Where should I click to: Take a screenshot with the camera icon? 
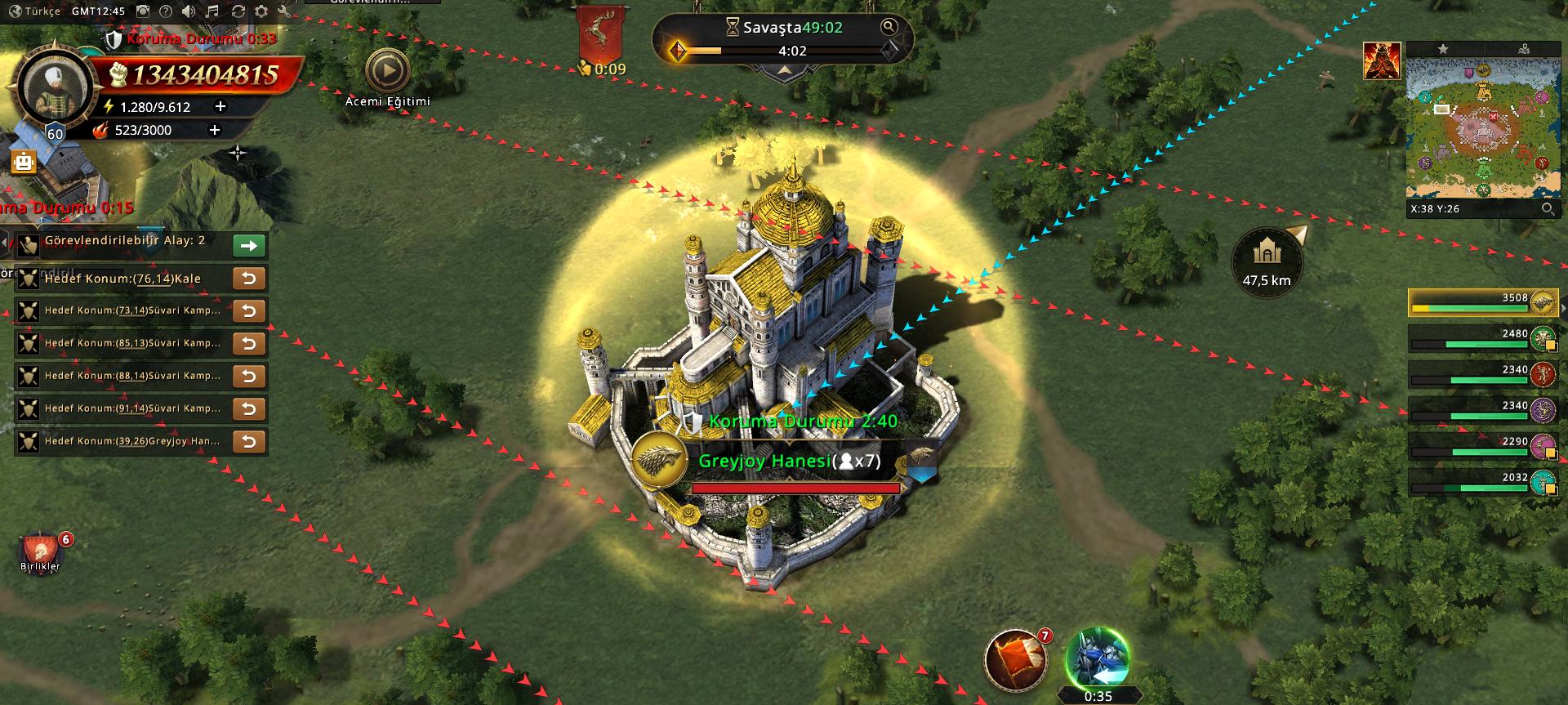pyautogui.click(x=143, y=11)
